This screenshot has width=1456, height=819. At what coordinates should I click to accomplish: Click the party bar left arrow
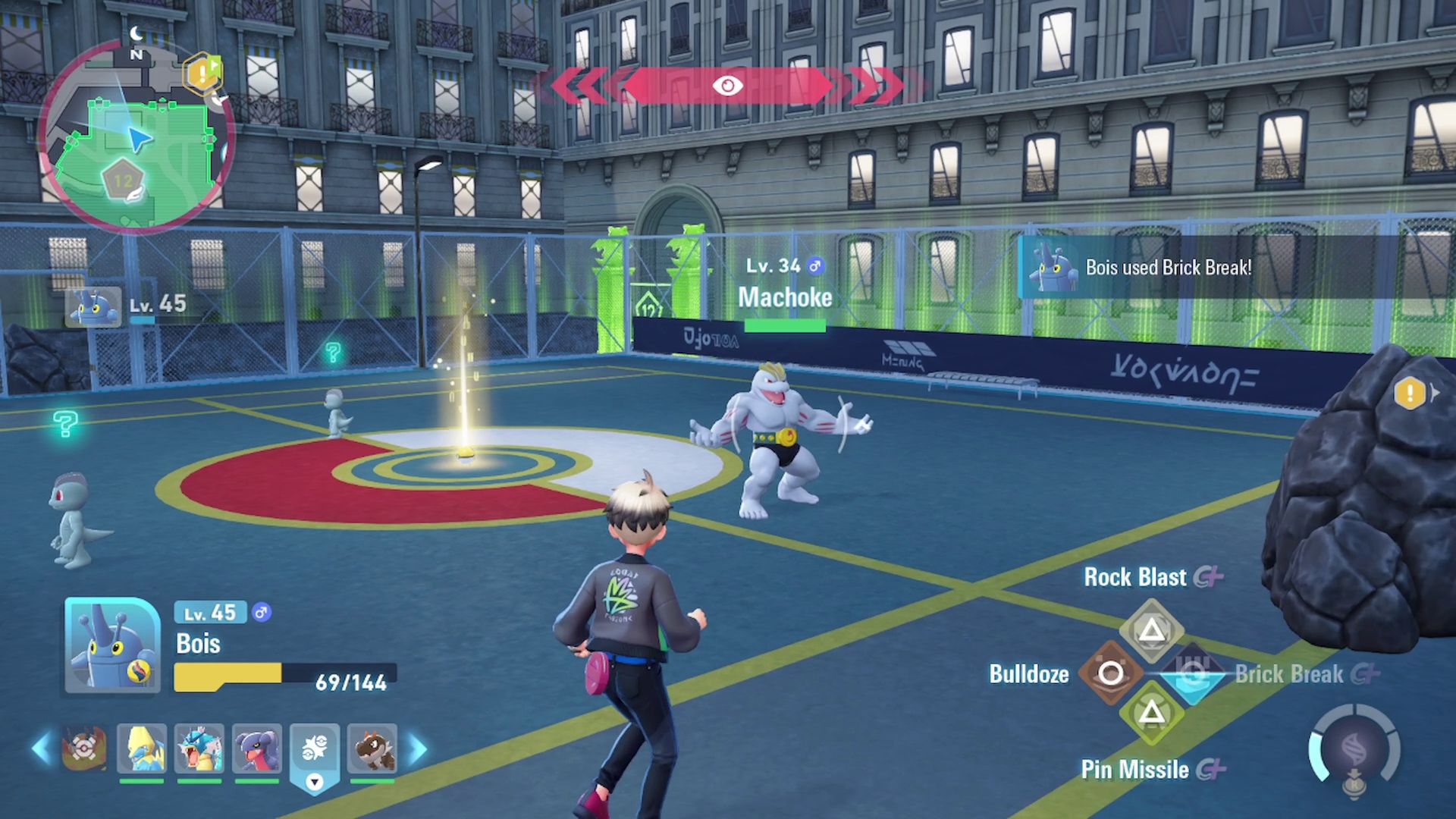(42, 748)
